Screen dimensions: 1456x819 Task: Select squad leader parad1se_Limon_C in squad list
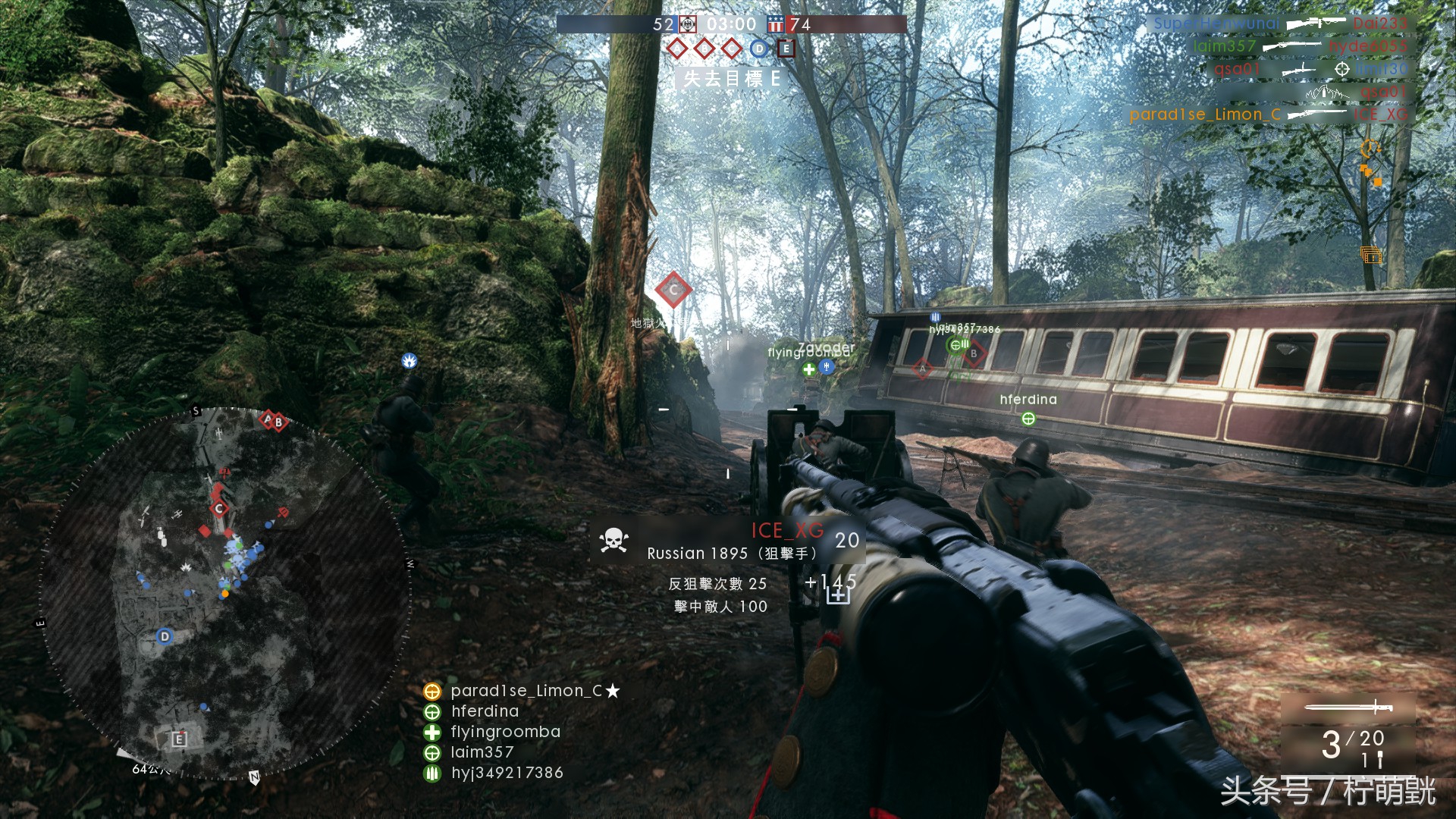pos(526,691)
